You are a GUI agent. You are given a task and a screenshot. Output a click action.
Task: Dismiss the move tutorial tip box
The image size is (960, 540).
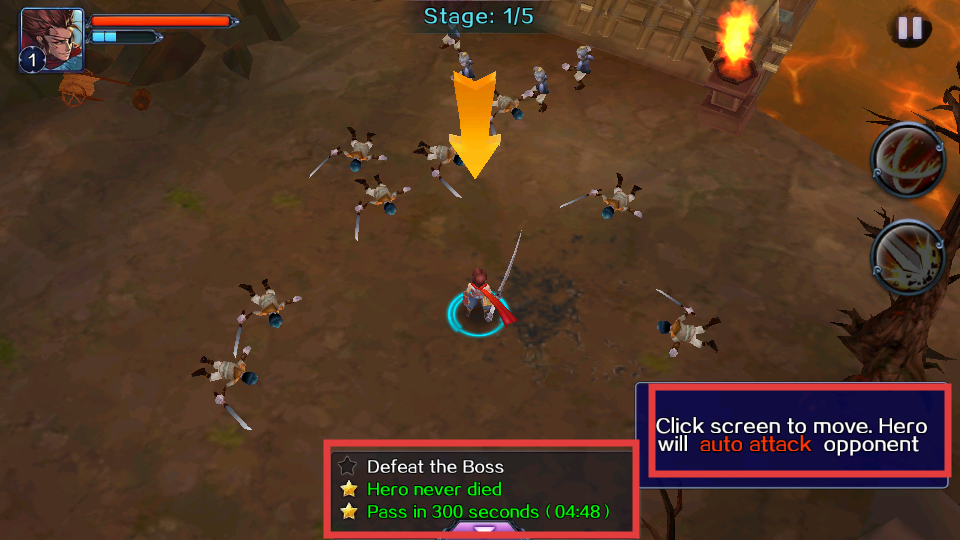[791, 435]
